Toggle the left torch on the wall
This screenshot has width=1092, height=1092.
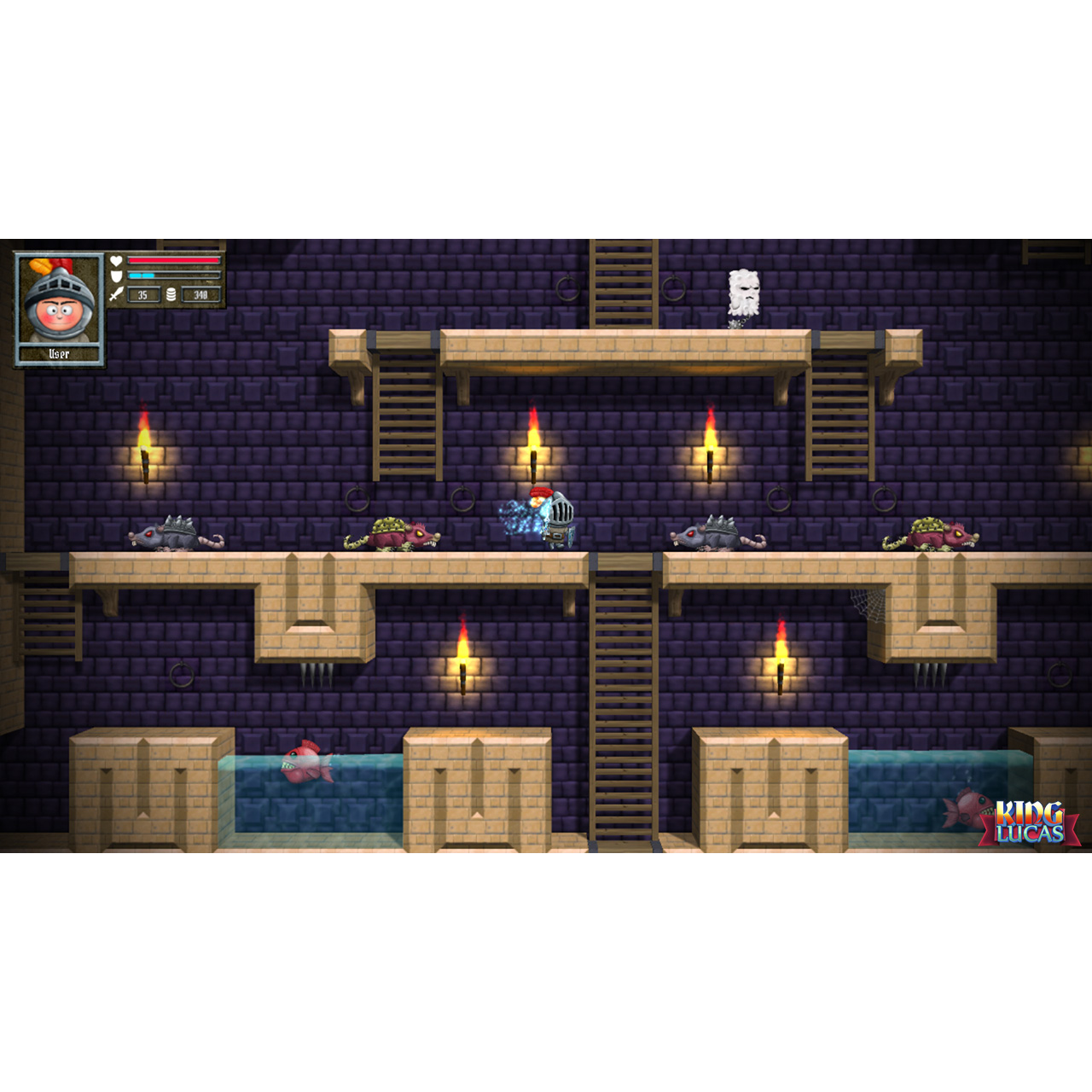(147, 445)
